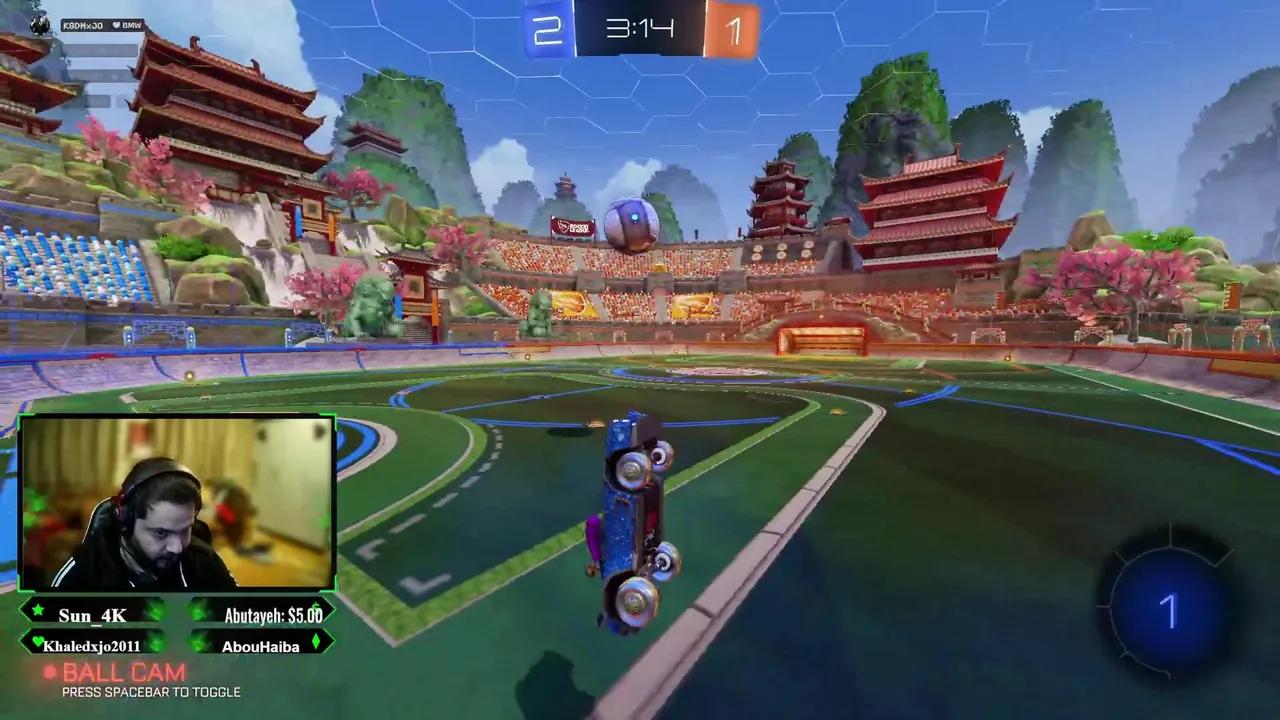This screenshot has height=720, width=1280.
Task: Select the green star icon beside Sun_4K
Action: point(37,611)
